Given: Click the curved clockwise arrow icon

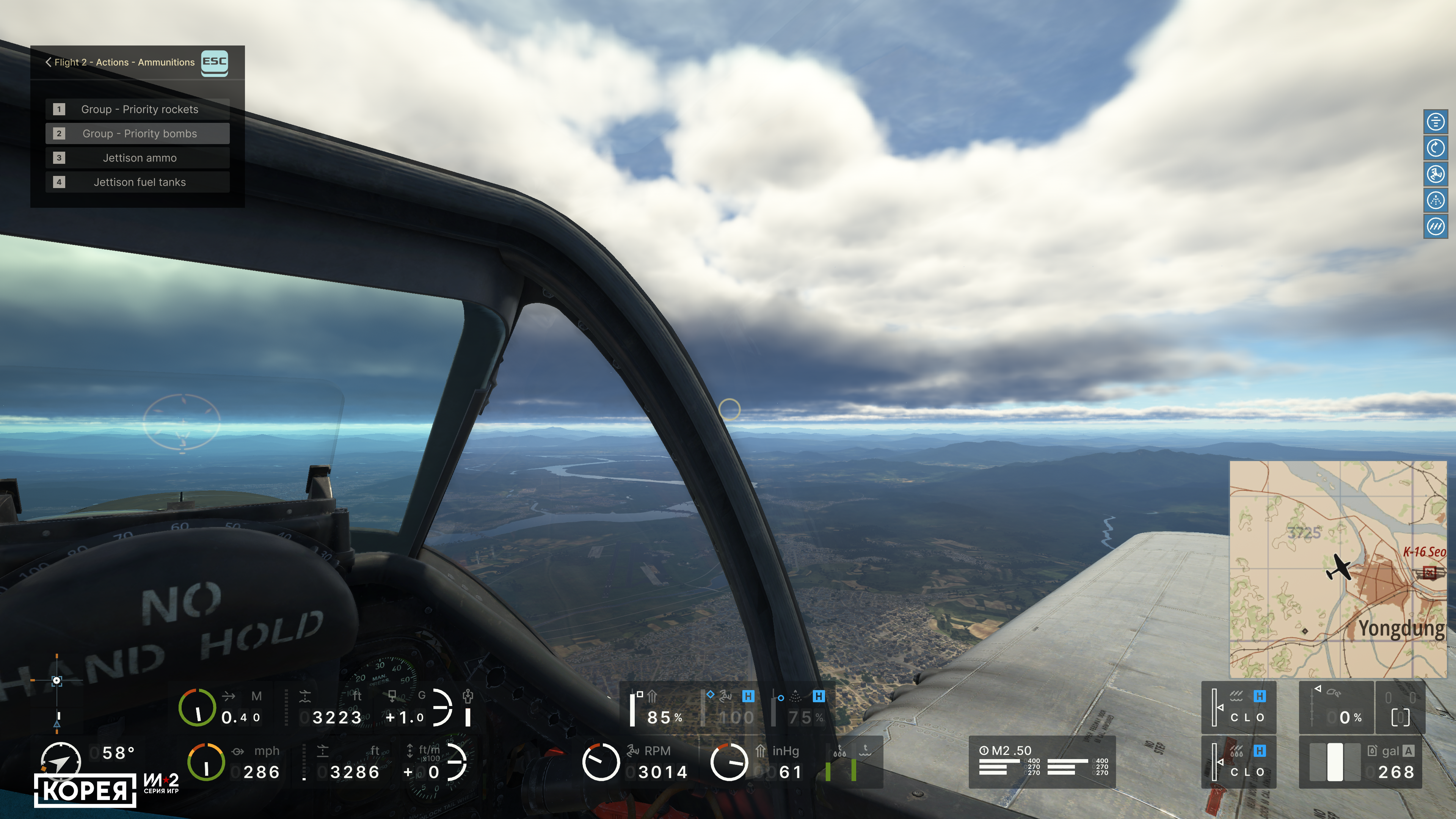Looking at the screenshot, I should click(x=1435, y=148).
